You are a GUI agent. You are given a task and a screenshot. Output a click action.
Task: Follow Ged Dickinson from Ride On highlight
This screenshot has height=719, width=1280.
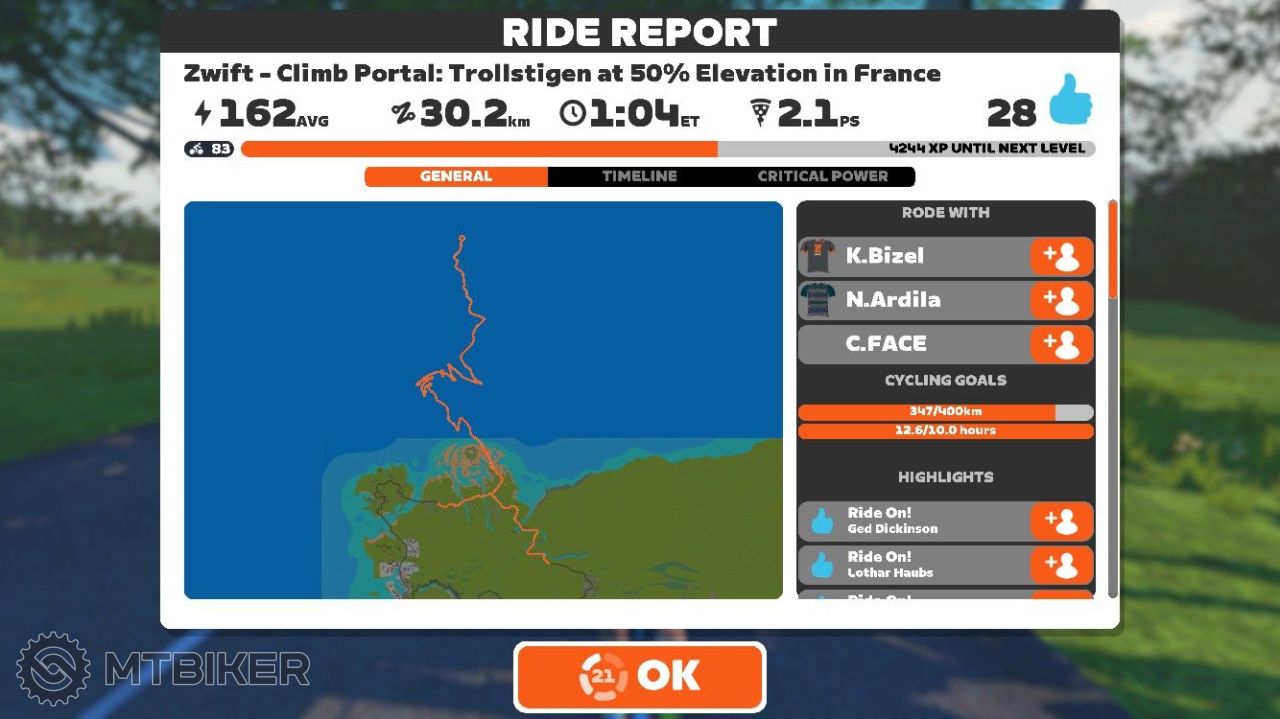pos(1061,521)
